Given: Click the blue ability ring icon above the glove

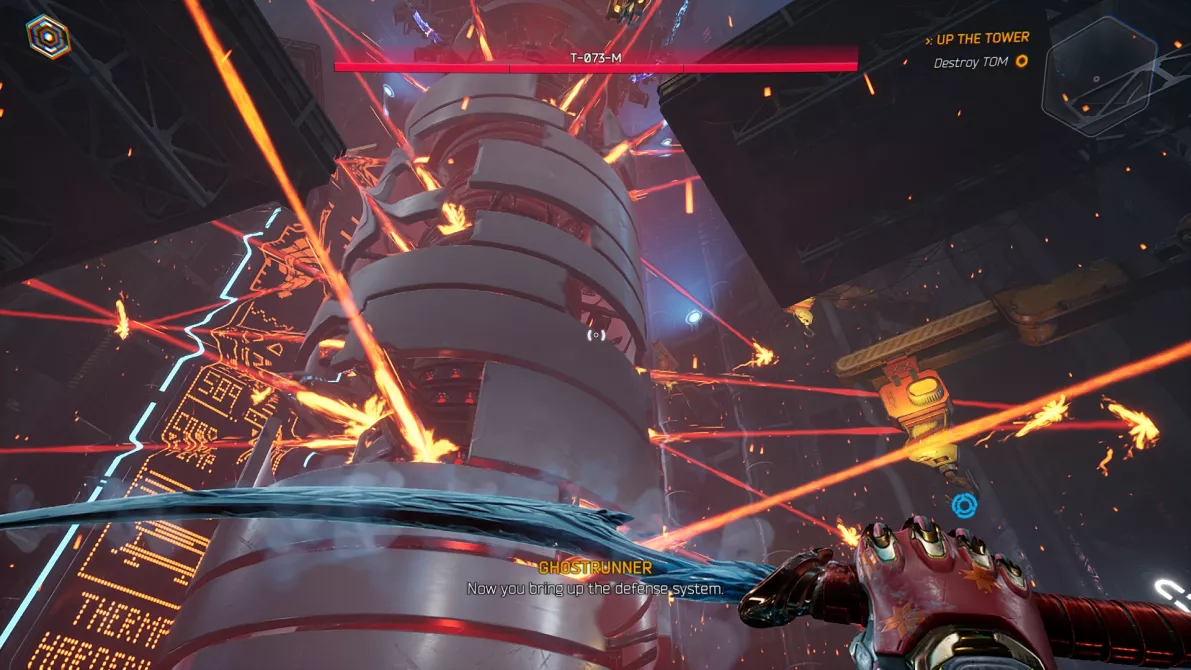Looking at the screenshot, I should pyautogui.click(x=964, y=505).
